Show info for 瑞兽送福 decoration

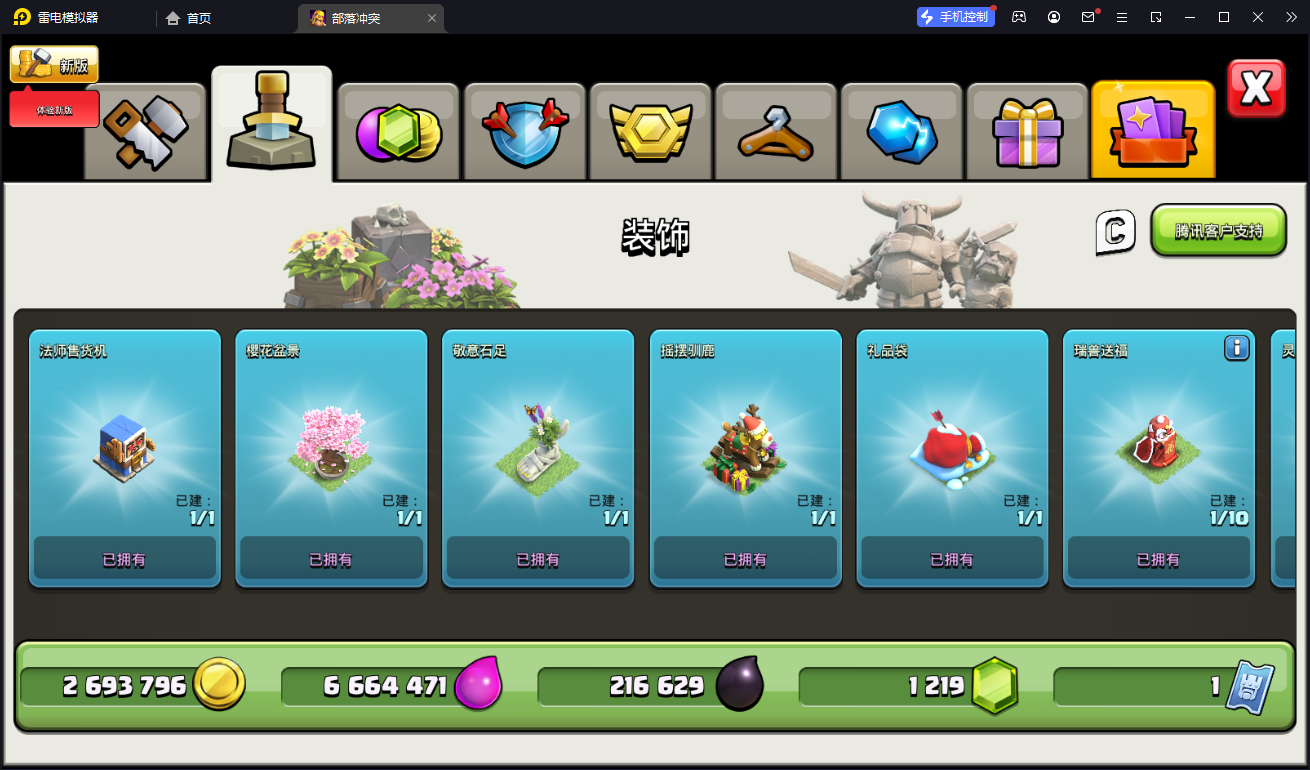pyautogui.click(x=1237, y=348)
